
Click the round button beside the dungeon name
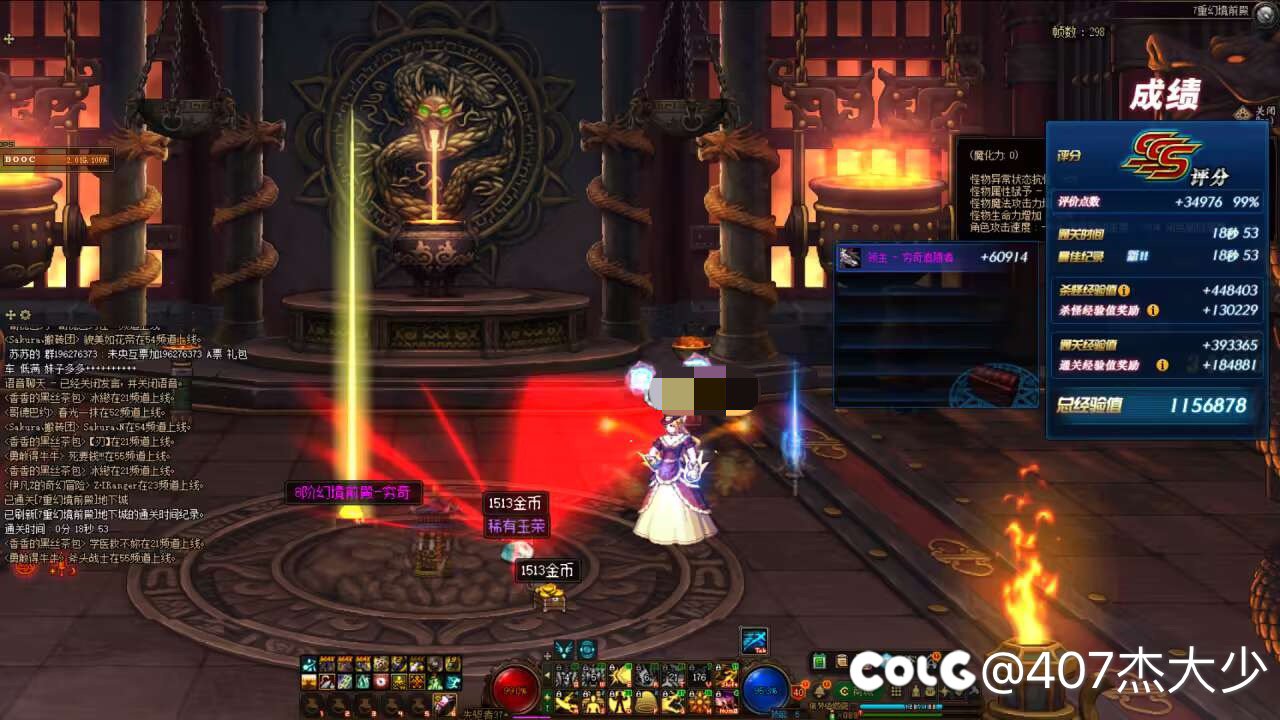(1266, 9)
